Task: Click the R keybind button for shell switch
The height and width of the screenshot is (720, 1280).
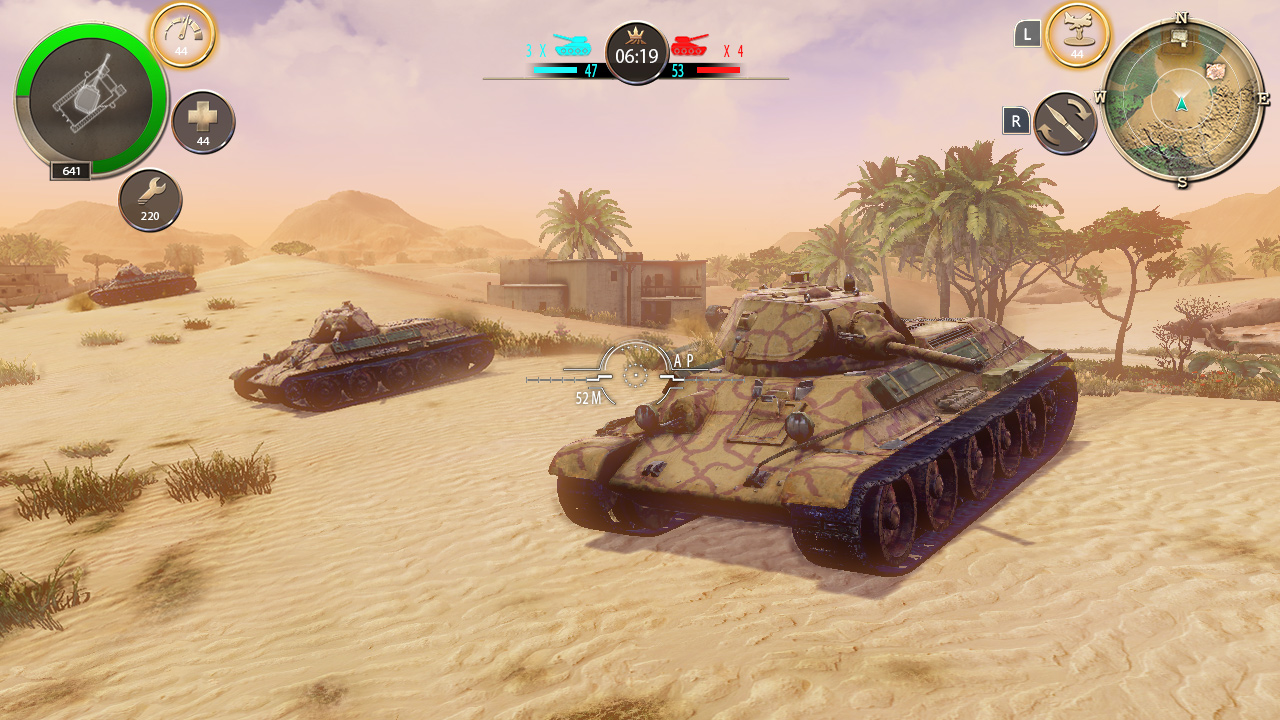Action: pyautogui.click(x=1015, y=119)
